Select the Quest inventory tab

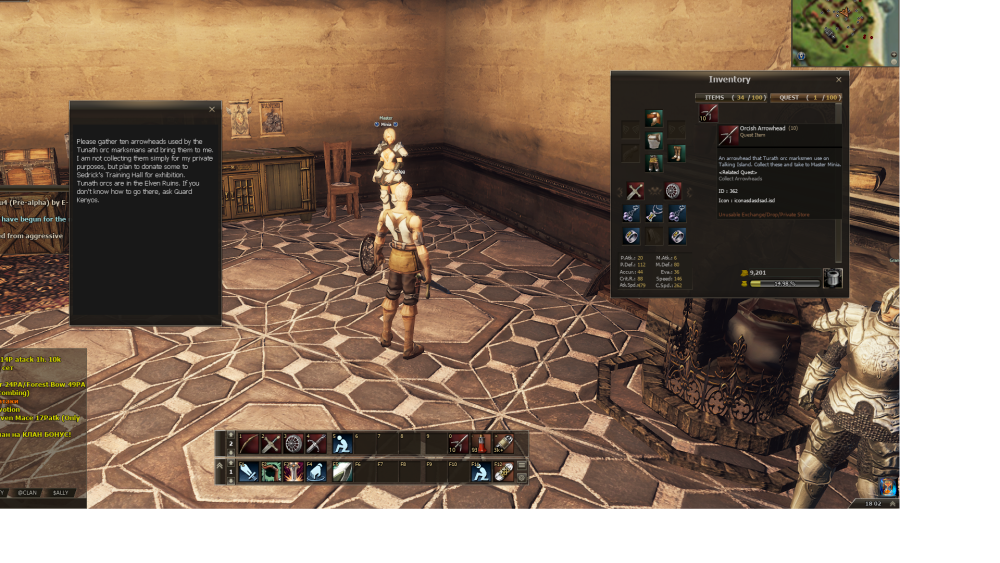(804, 97)
